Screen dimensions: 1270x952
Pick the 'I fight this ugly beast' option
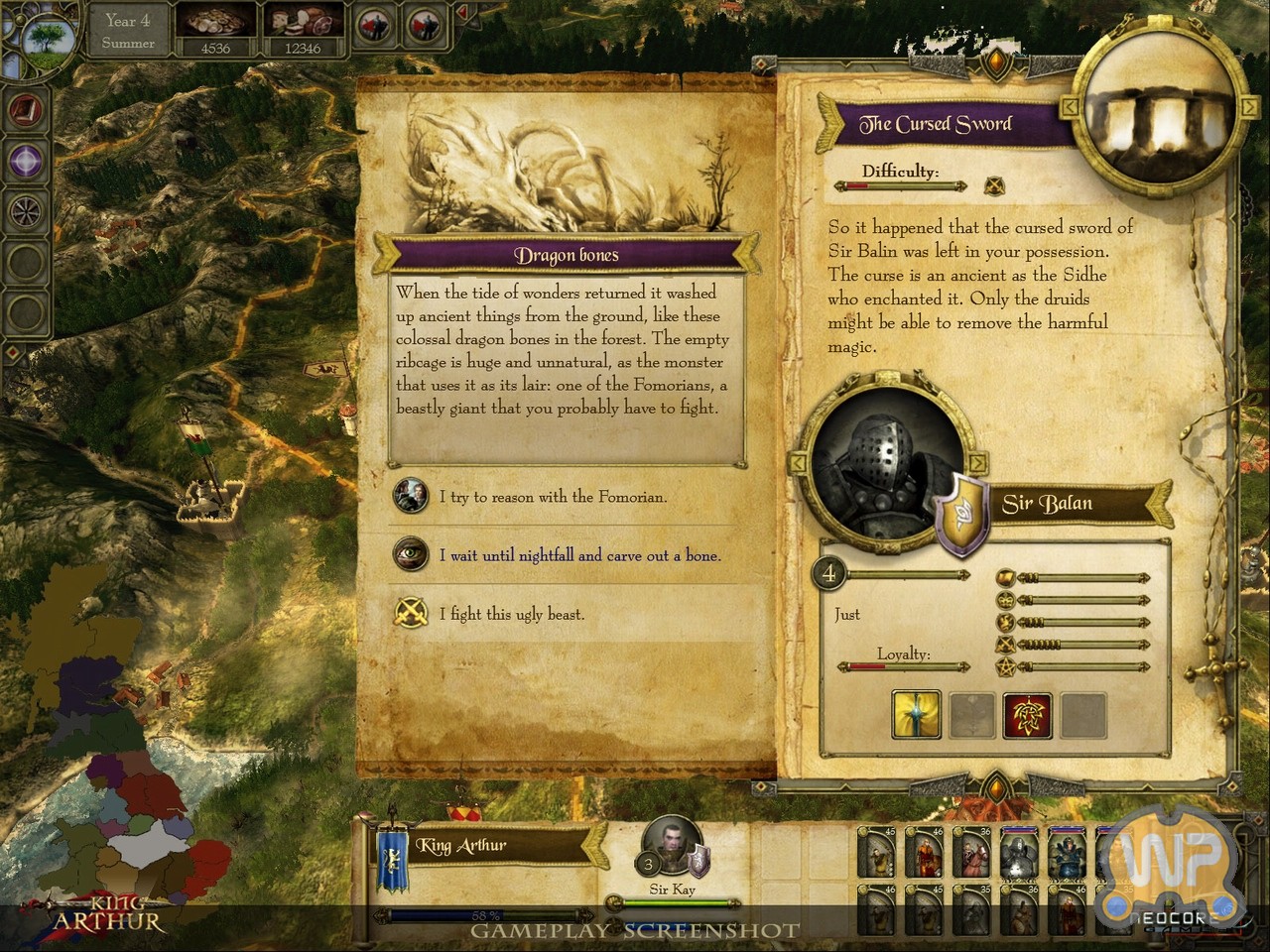coord(511,614)
